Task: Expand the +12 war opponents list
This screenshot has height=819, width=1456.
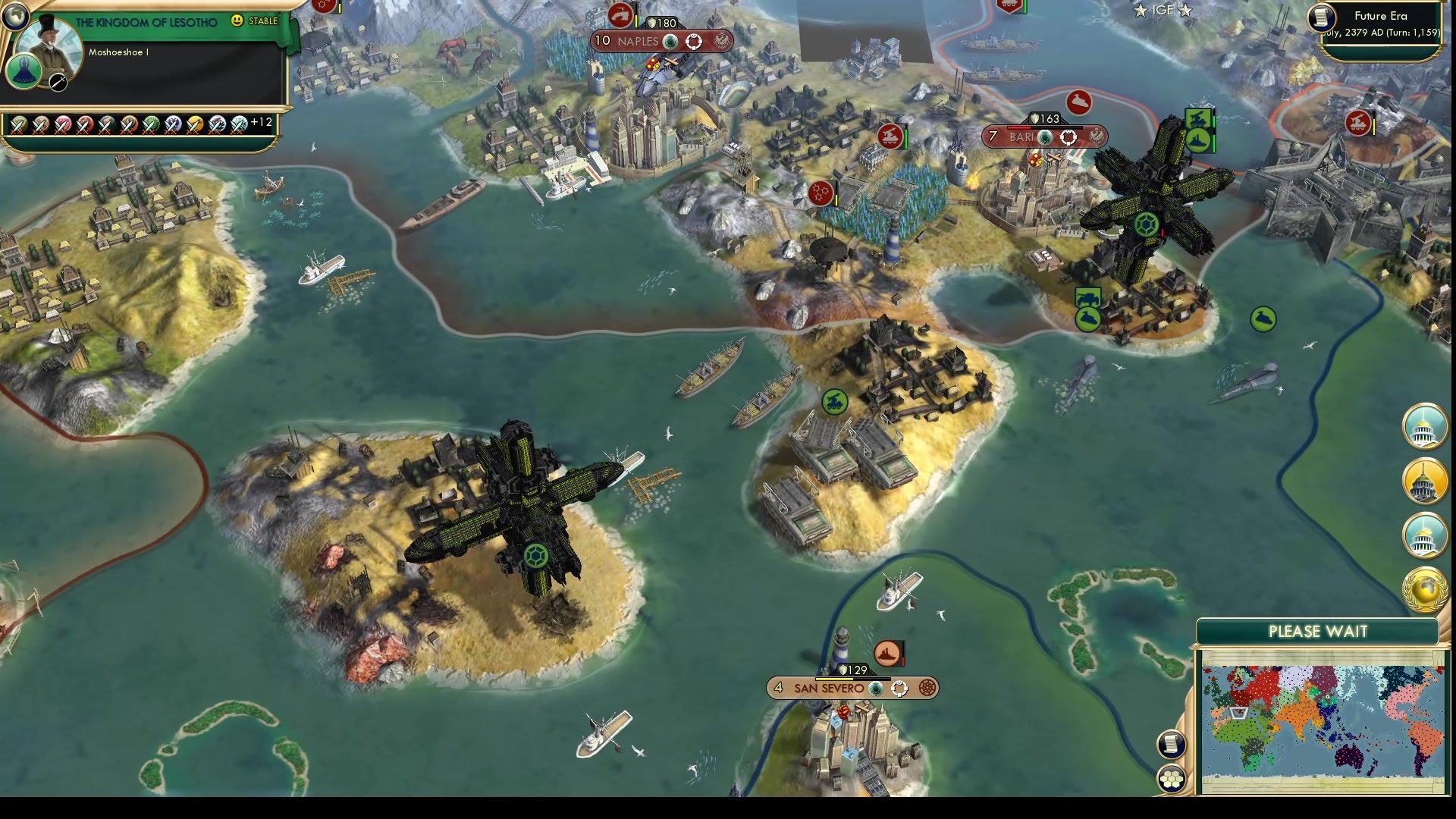Action: 261,124
